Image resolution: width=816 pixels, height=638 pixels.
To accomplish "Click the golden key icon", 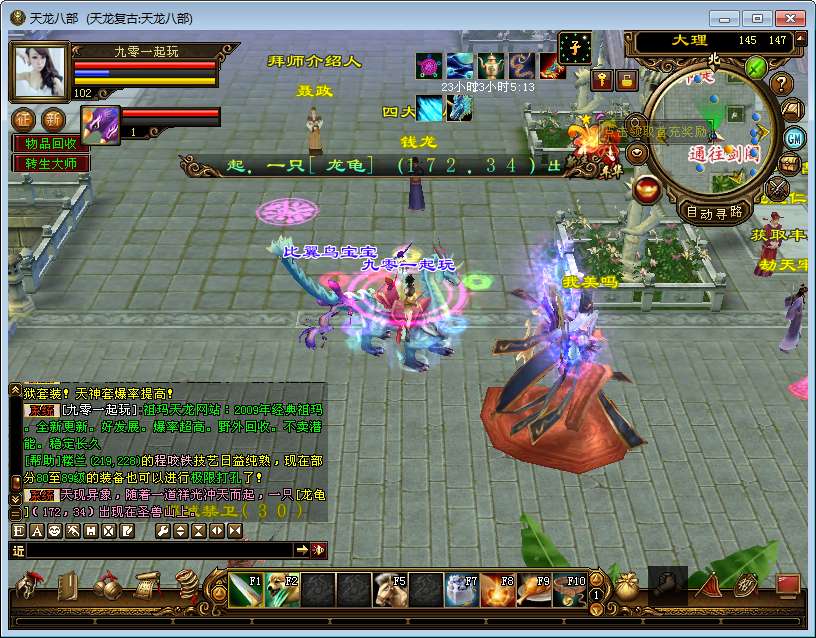I will 602,80.
